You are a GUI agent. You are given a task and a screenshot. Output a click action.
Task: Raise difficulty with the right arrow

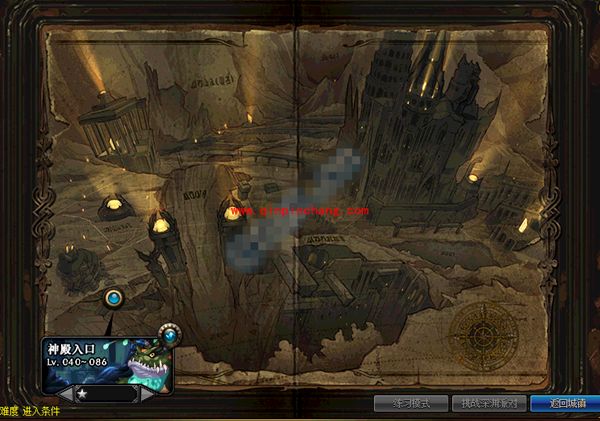pos(149,394)
